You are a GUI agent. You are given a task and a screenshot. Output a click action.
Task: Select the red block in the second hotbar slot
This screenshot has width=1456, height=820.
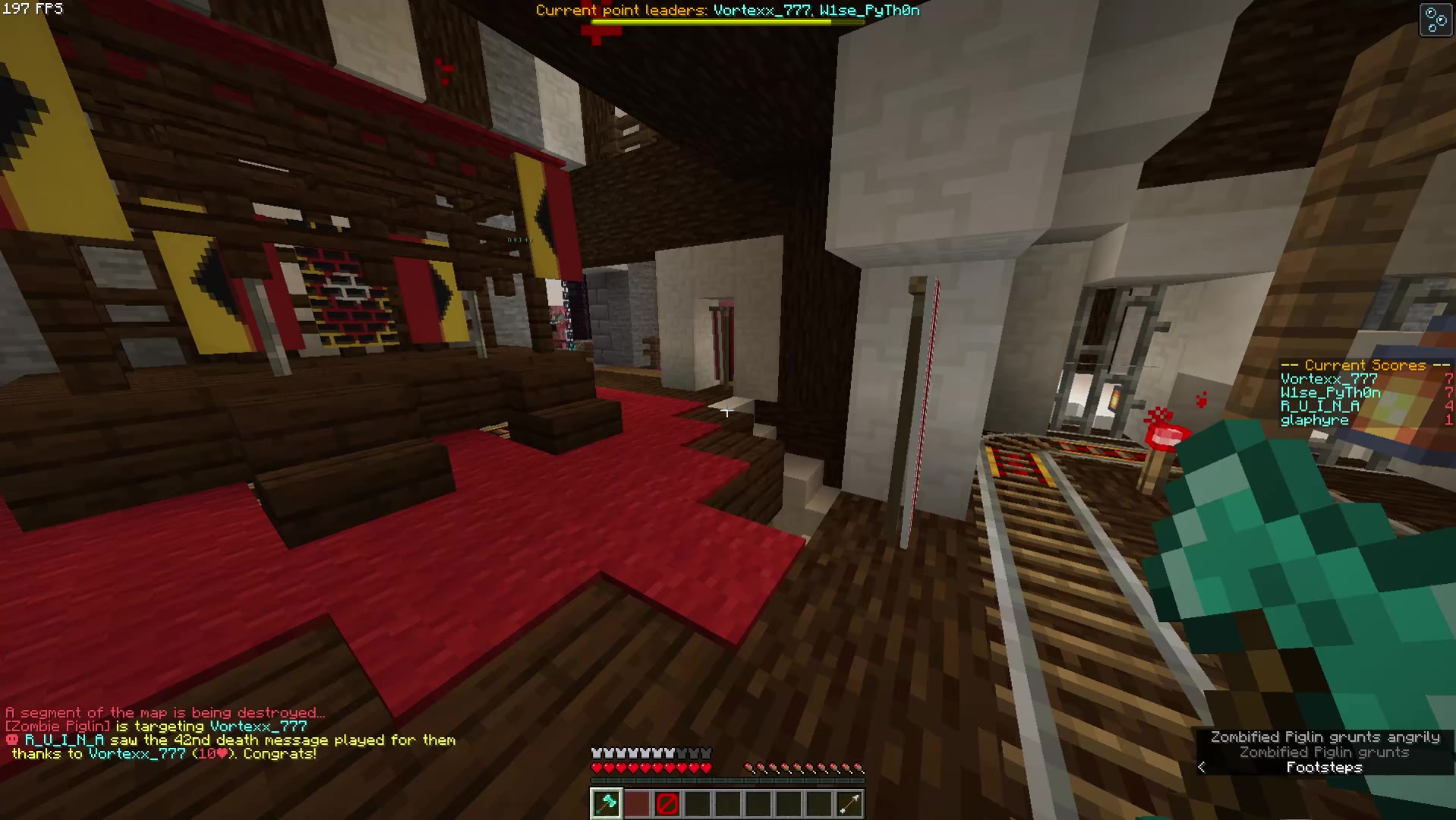(636, 803)
